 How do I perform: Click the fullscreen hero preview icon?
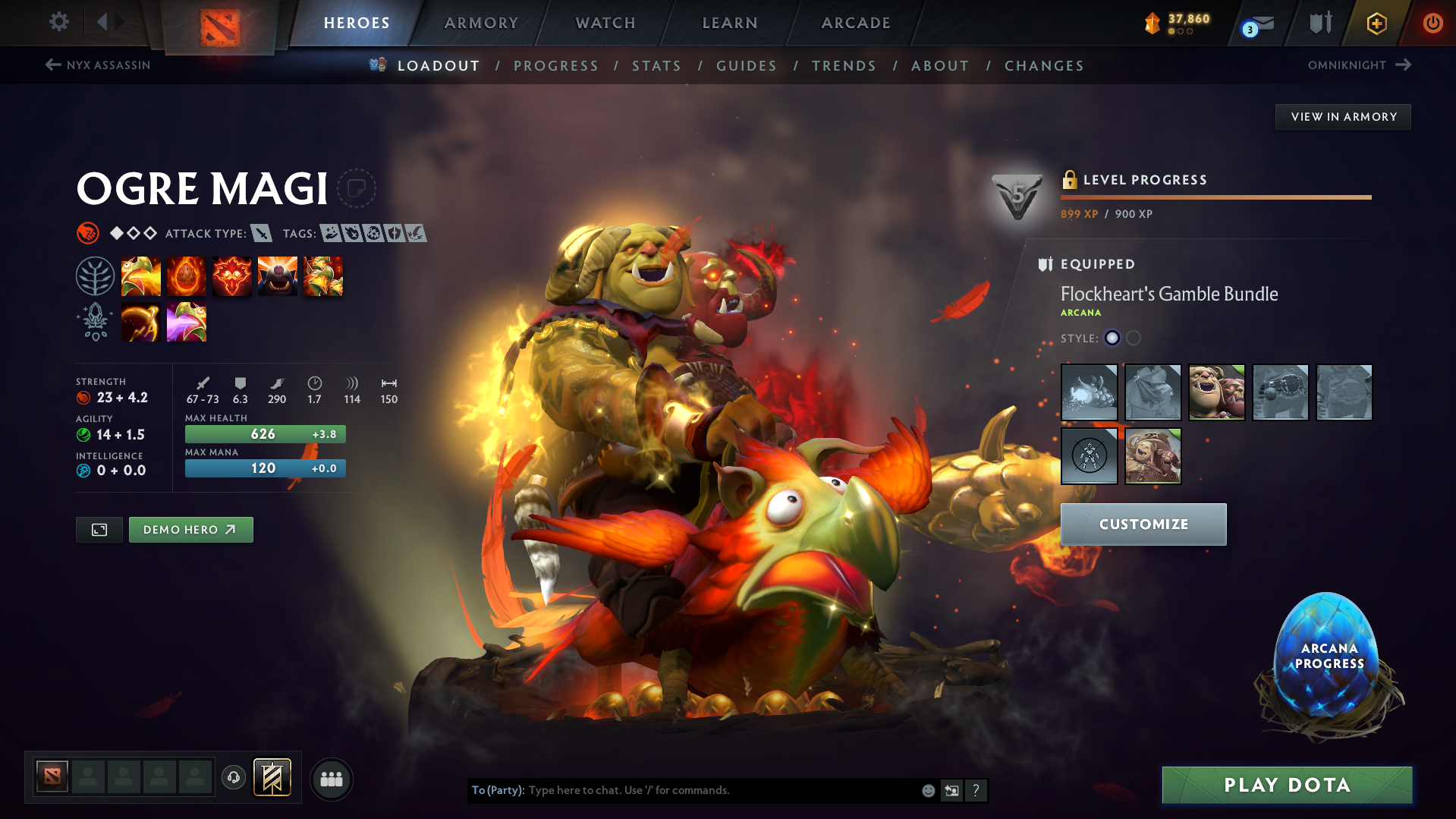(x=99, y=529)
